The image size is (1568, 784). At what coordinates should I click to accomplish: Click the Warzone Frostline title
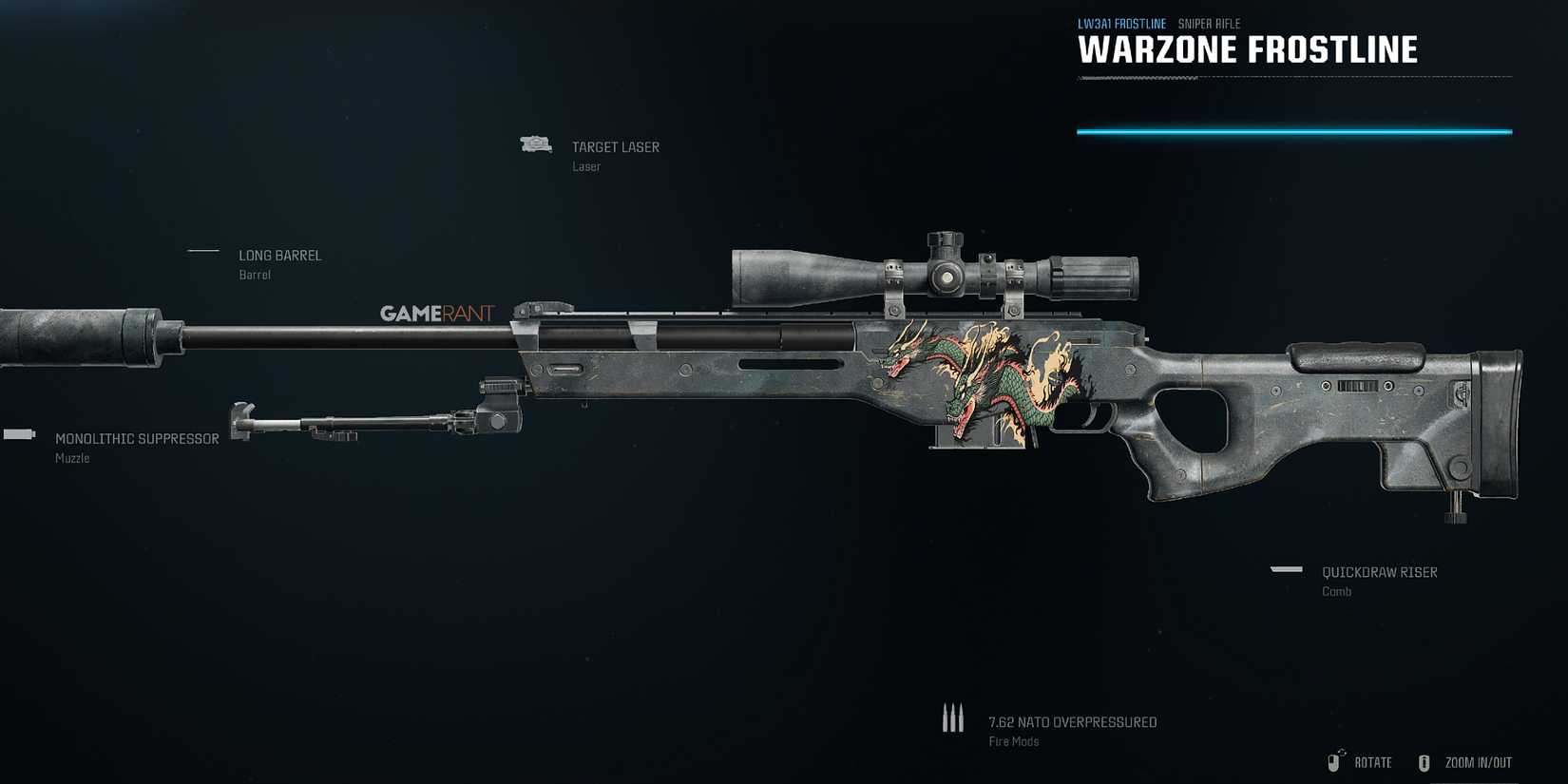pyautogui.click(x=1248, y=49)
